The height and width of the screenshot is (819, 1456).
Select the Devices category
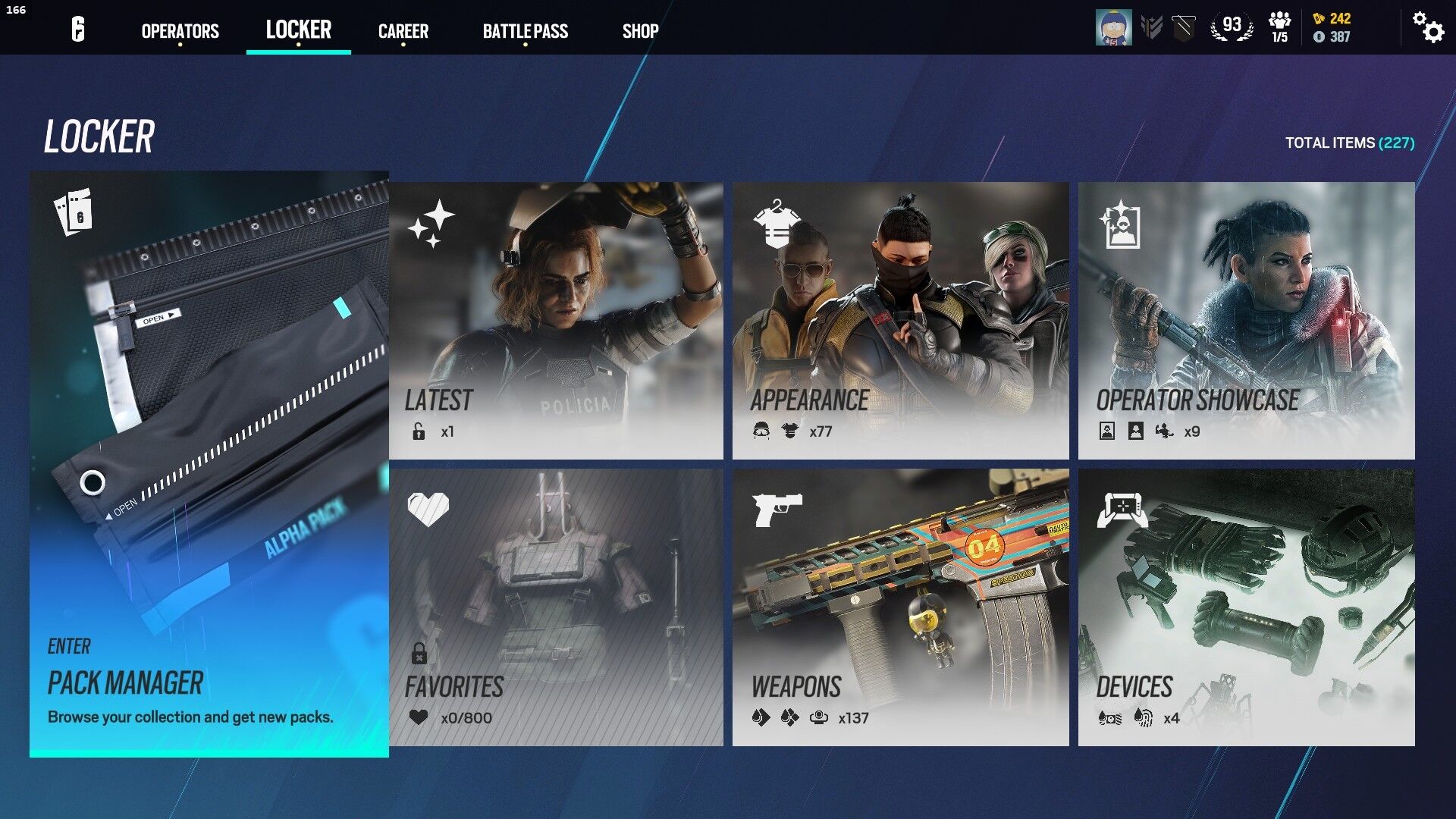[x=1246, y=607]
